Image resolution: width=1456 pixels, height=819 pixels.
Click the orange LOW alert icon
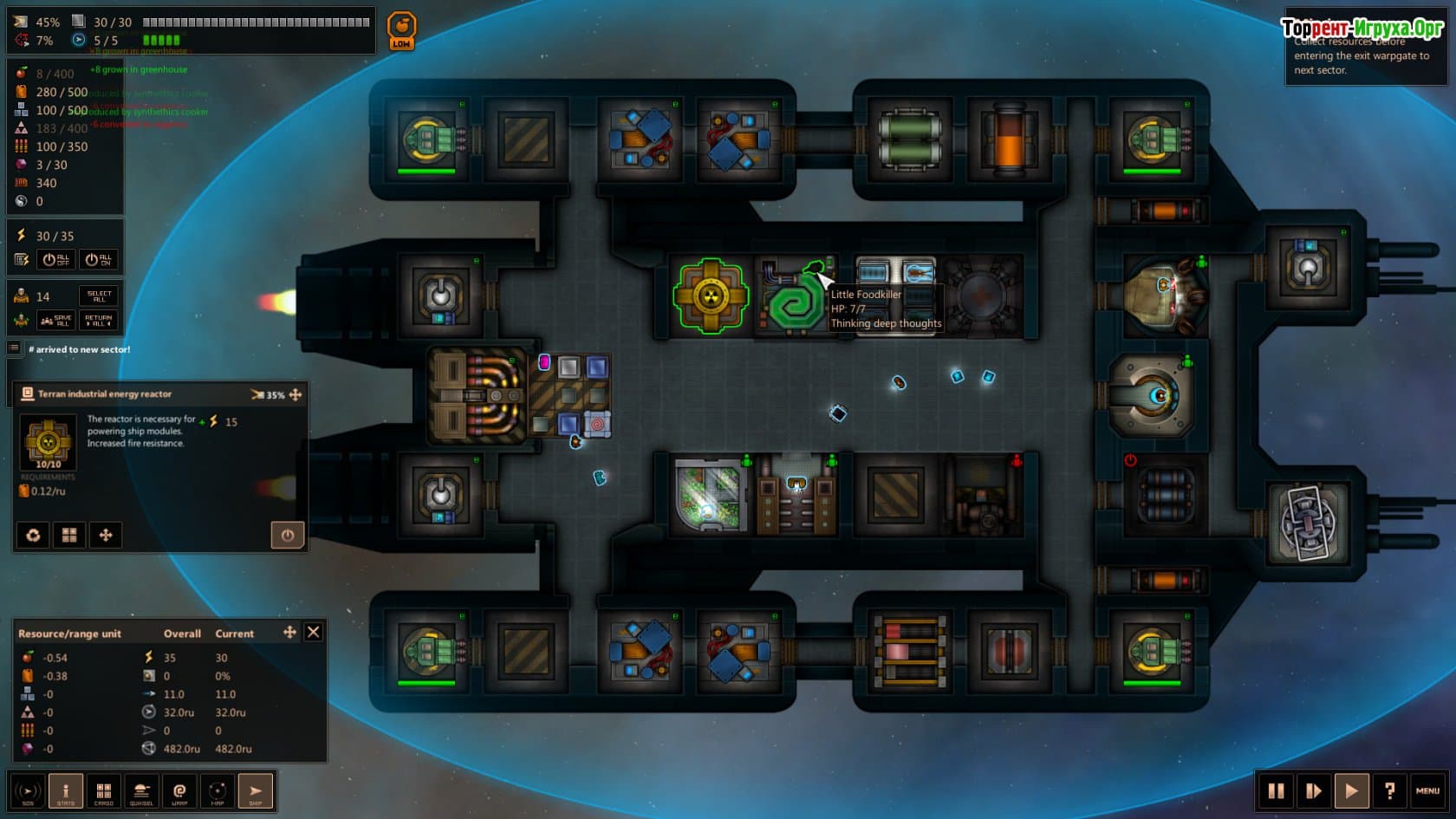401,31
